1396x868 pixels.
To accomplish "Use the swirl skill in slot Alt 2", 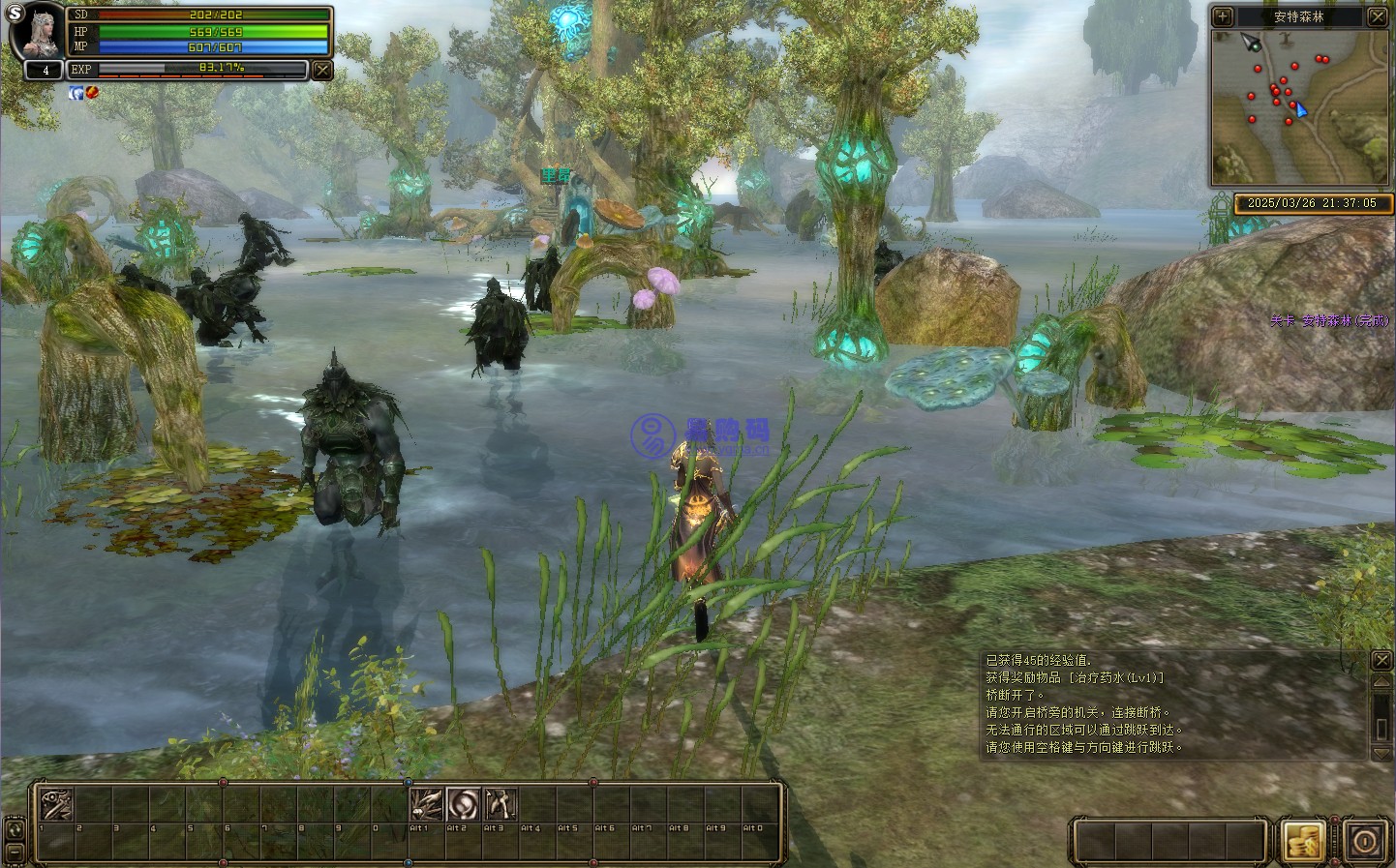I will pos(463,804).
